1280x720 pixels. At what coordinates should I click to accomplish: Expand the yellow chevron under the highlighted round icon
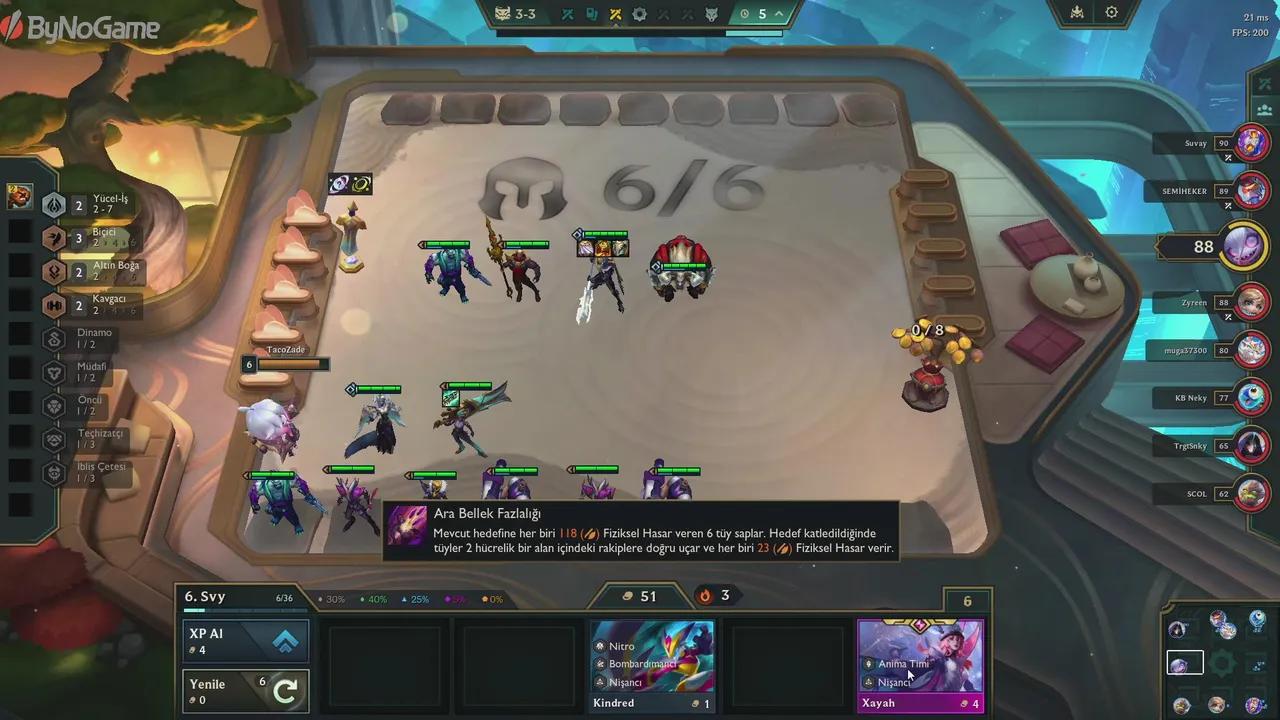click(617, 27)
